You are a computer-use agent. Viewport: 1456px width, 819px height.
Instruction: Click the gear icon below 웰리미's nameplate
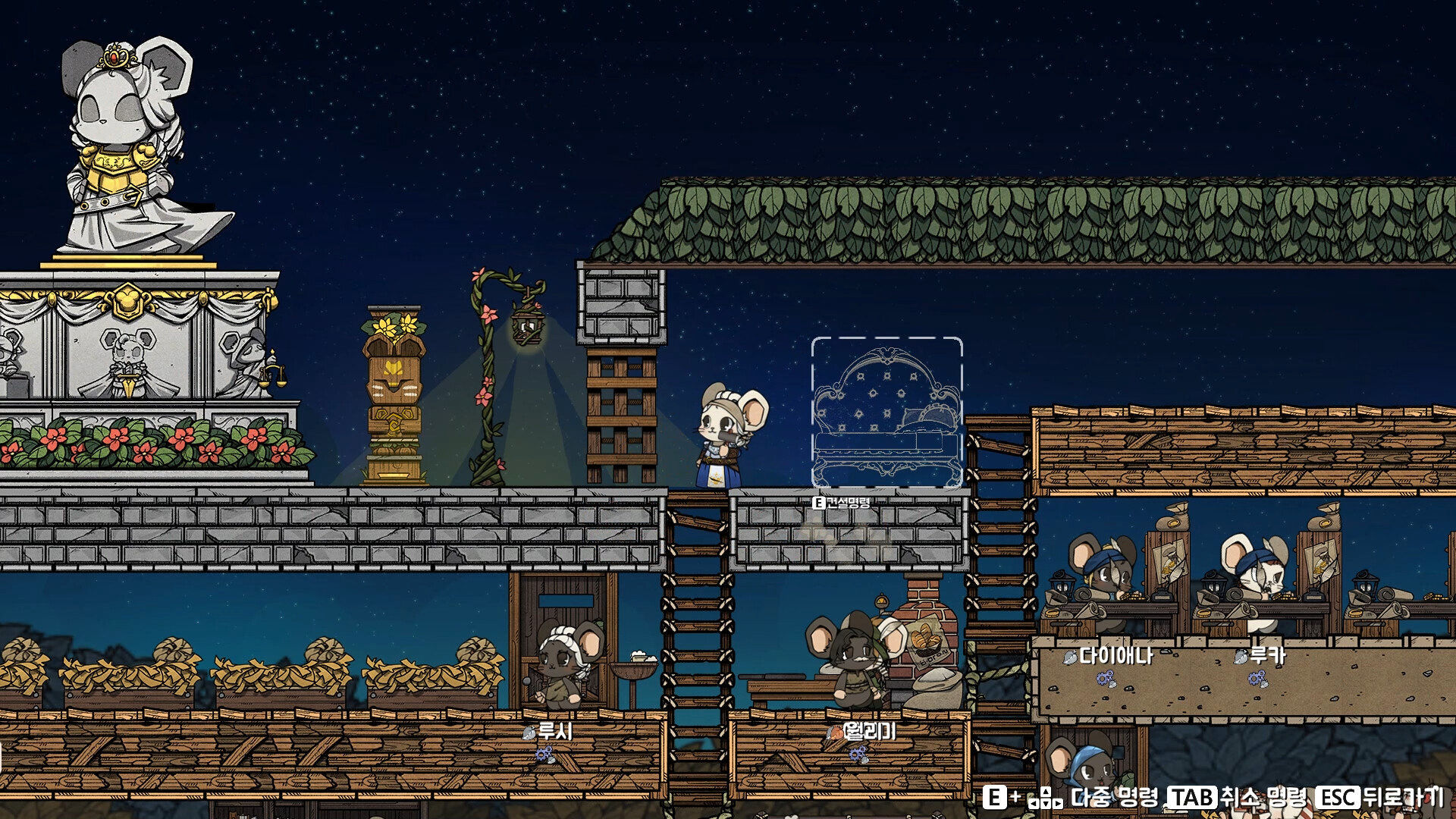[857, 755]
